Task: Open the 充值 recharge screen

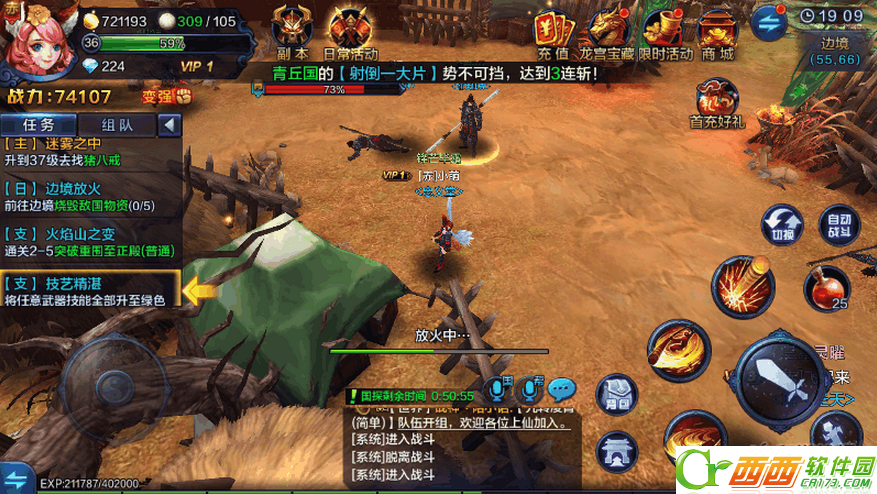Action: pos(553,28)
